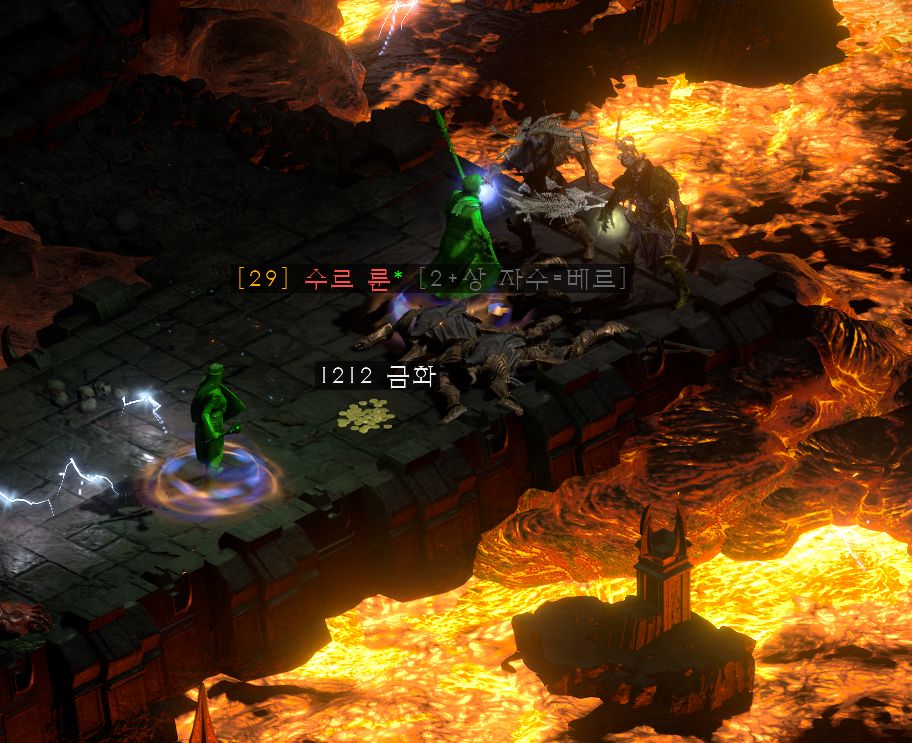The height and width of the screenshot is (743, 912).
Task: Collect the 1212 금화 gold label
Action: [377, 375]
